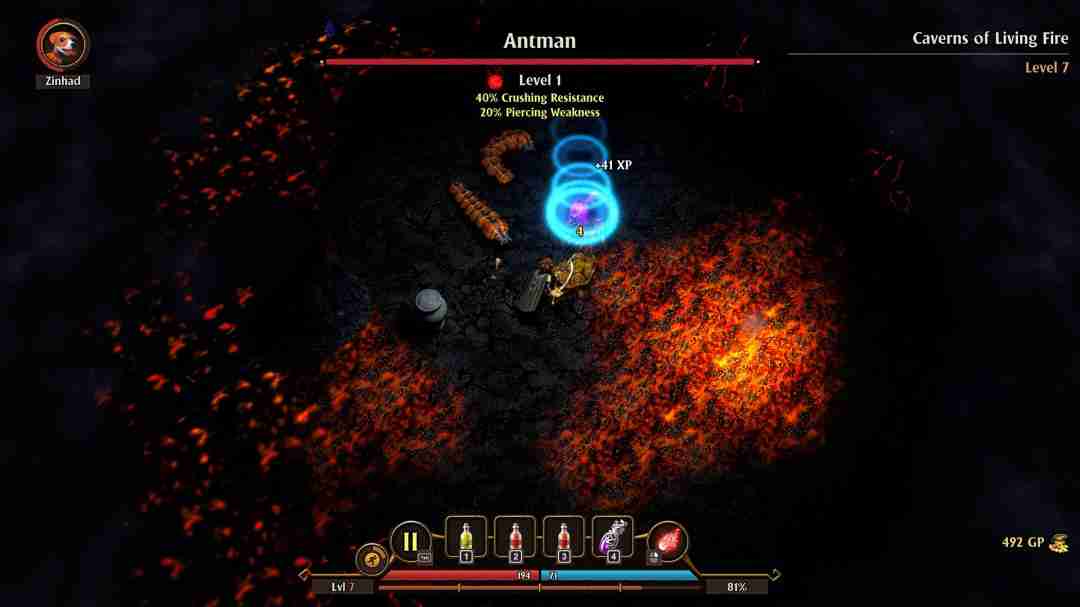Image resolution: width=1080 pixels, height=607 pixels.
Task: Open Zinhad's character portrait
Action: [63, 45]
